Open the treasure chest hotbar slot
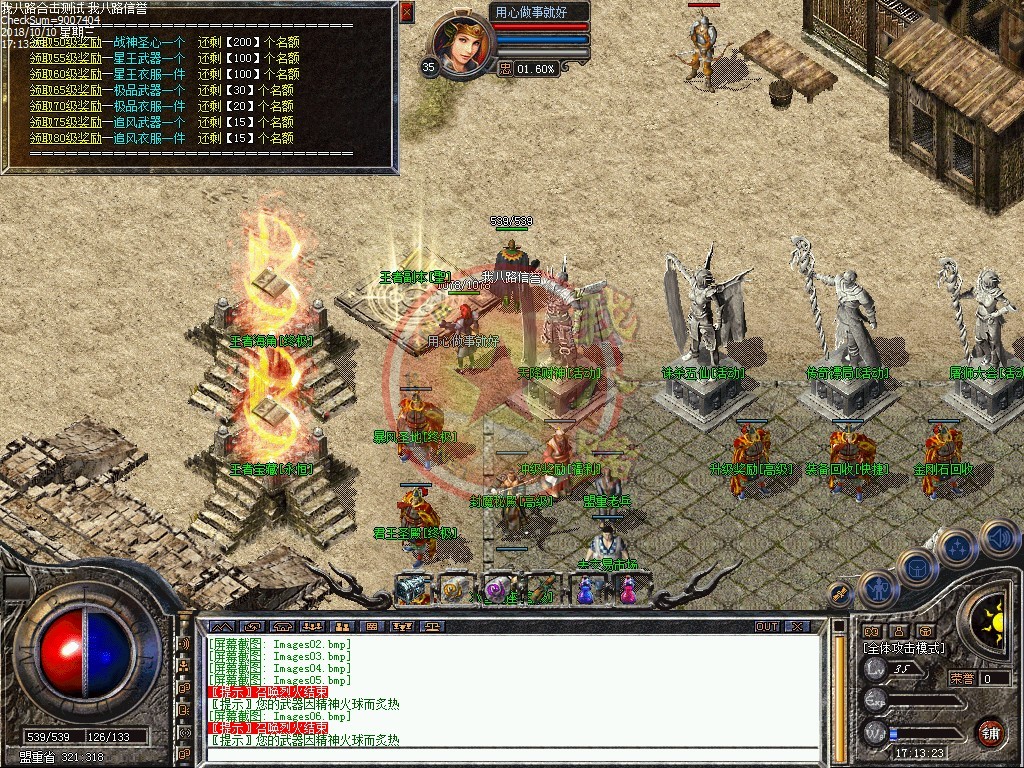The height and width of the screenshot is (768, 1024). [412, 590]
